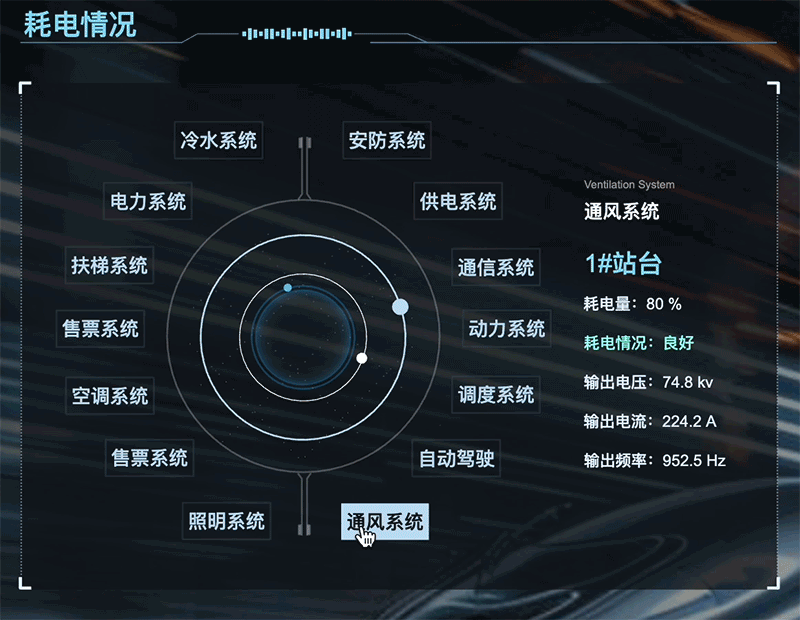Show 照明系统 consumption info
Viewport: 800px width, 620px height.
[x=227, y=521]
